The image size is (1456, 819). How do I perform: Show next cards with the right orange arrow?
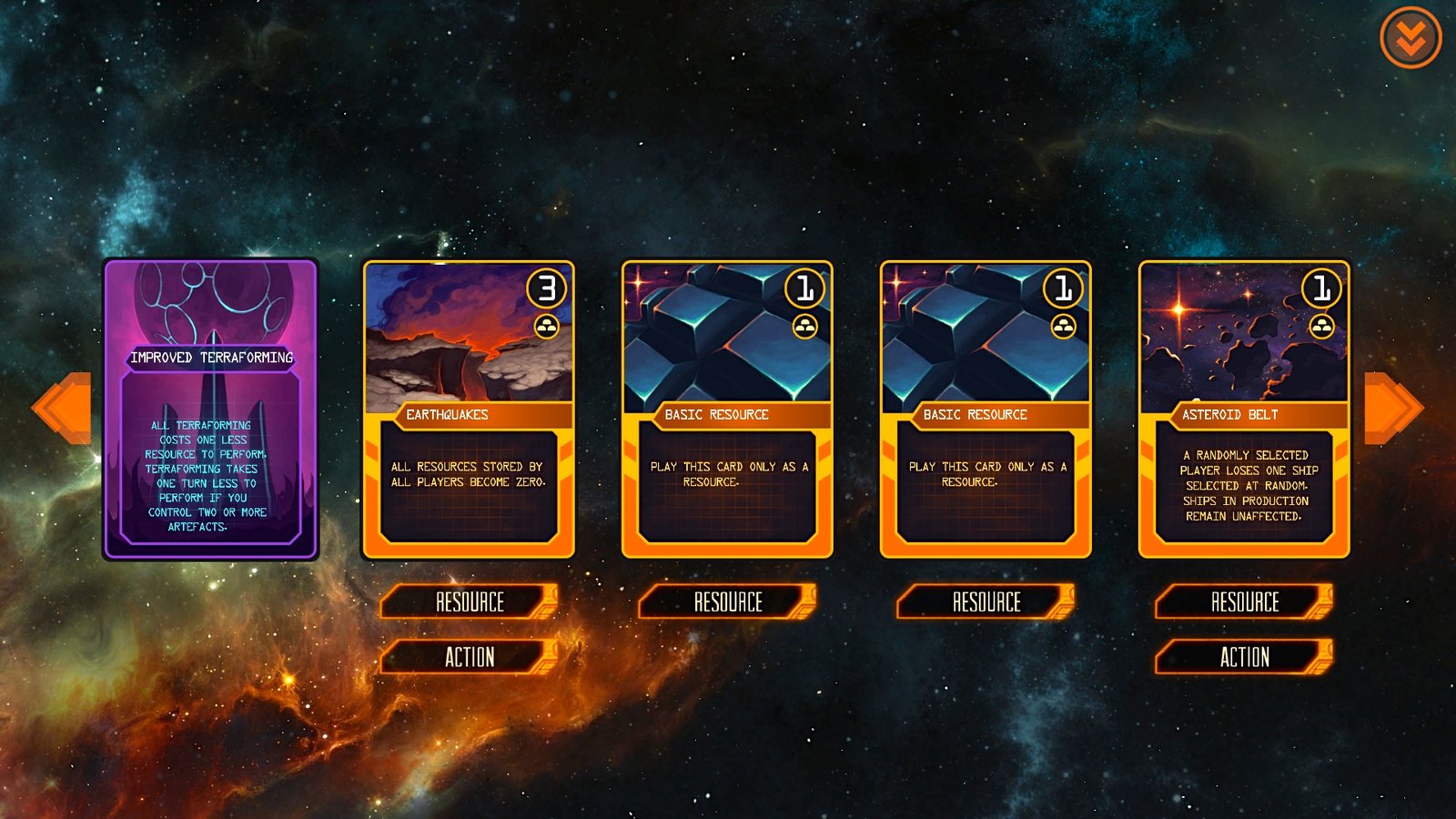click(x=1391, y=409)
